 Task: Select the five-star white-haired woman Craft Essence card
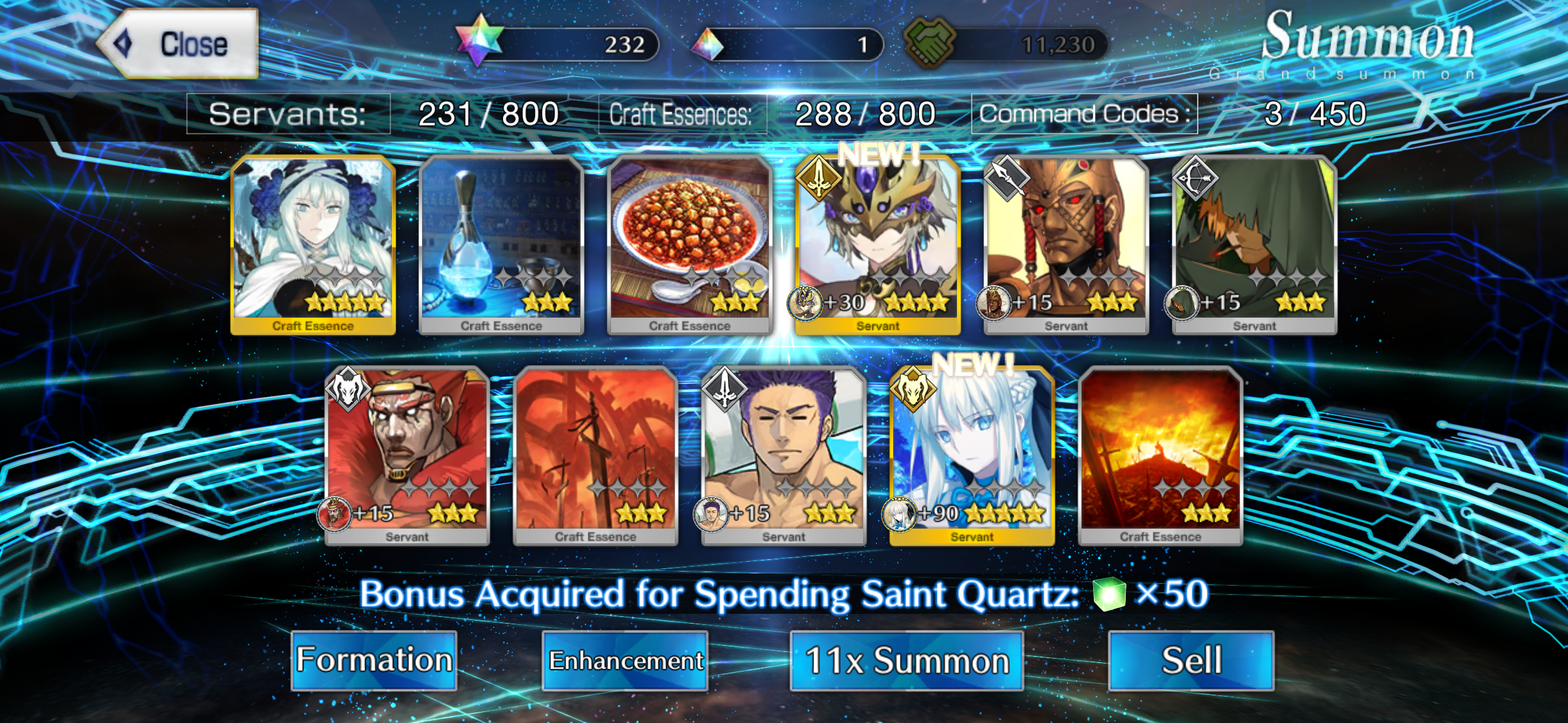point(313,245)
